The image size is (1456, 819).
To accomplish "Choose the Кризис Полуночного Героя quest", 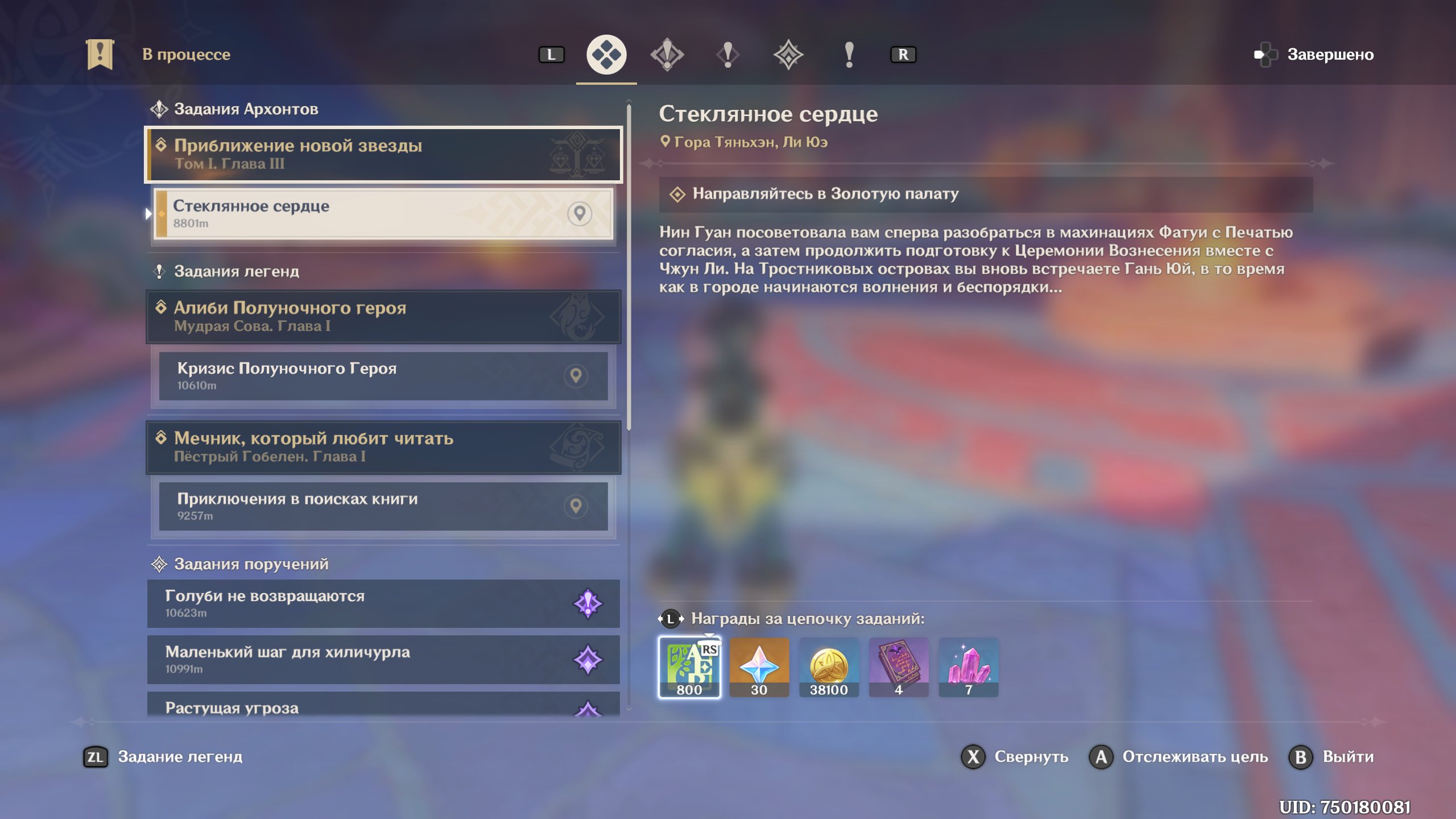I will 383,376.
